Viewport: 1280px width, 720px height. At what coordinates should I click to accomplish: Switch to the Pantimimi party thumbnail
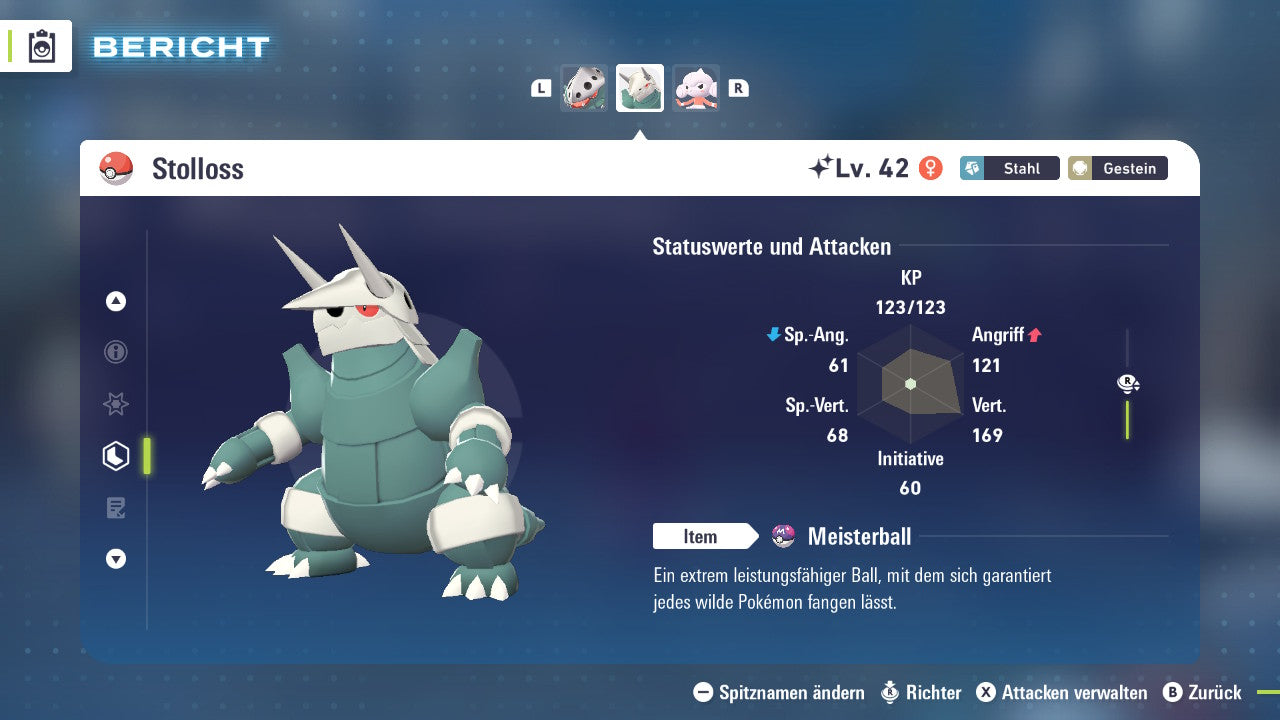coord(695,88)
